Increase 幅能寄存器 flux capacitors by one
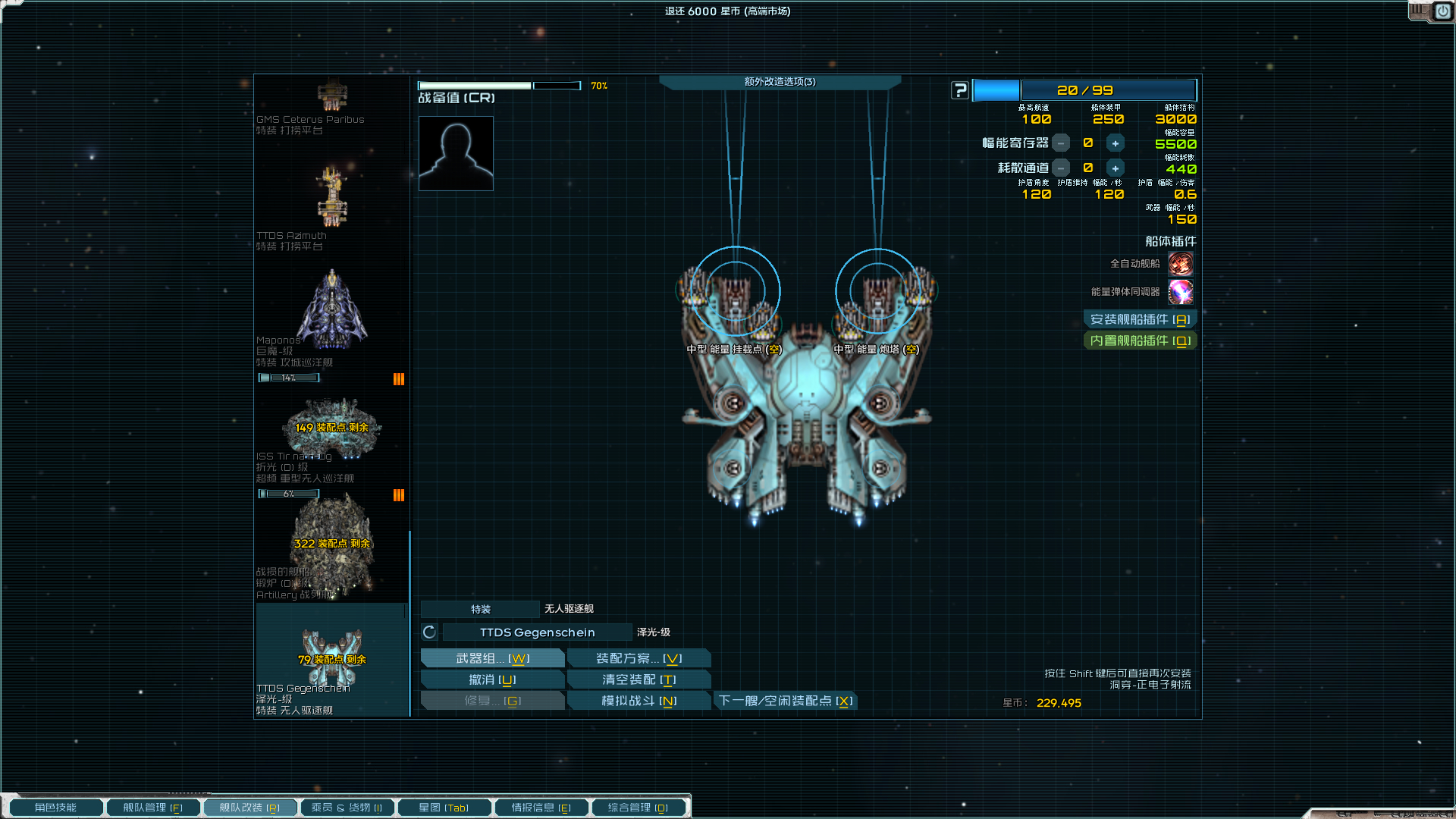Image resolution: width=1456 pixels, height=819 pixels. [1115, 143]
